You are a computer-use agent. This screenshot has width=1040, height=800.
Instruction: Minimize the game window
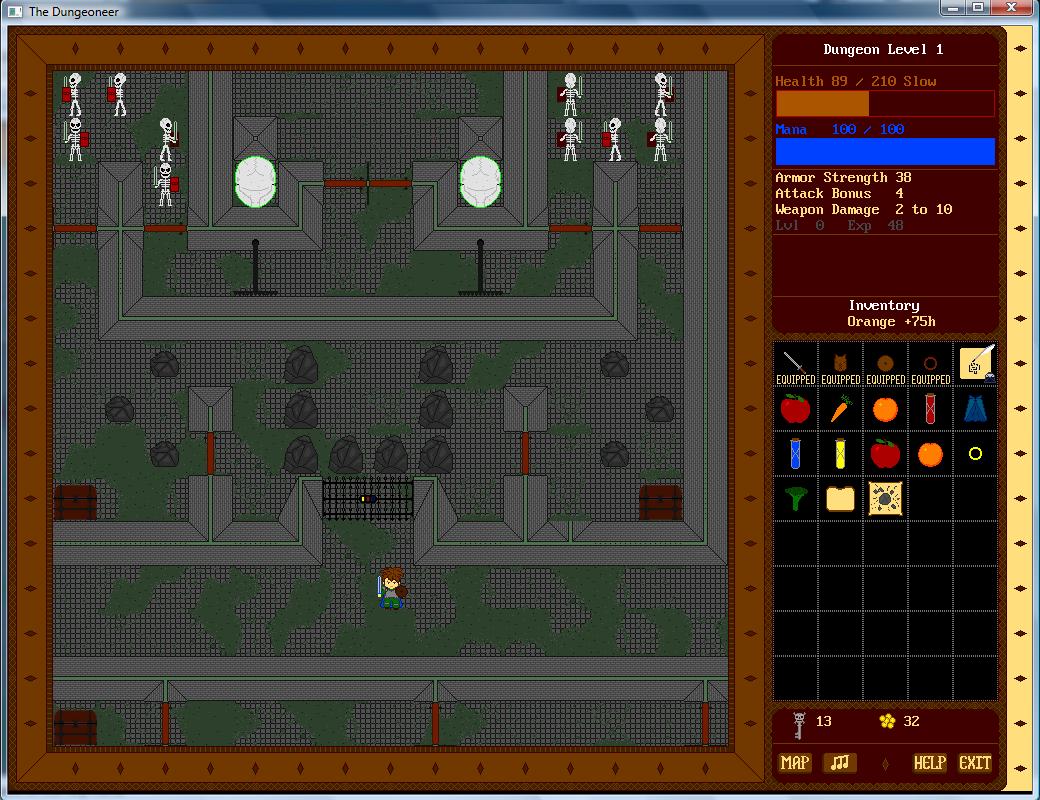click(951, 8)
